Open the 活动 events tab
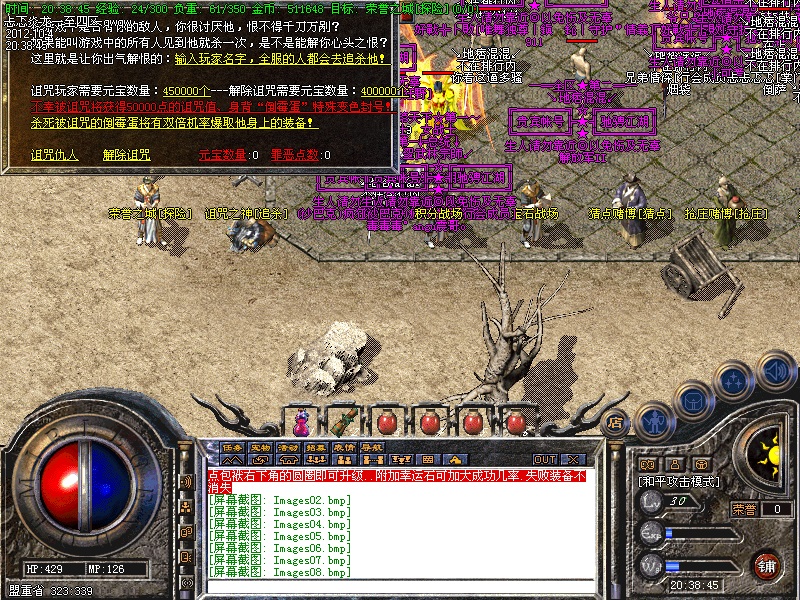 pyautogui.click(x=289, y=447)
